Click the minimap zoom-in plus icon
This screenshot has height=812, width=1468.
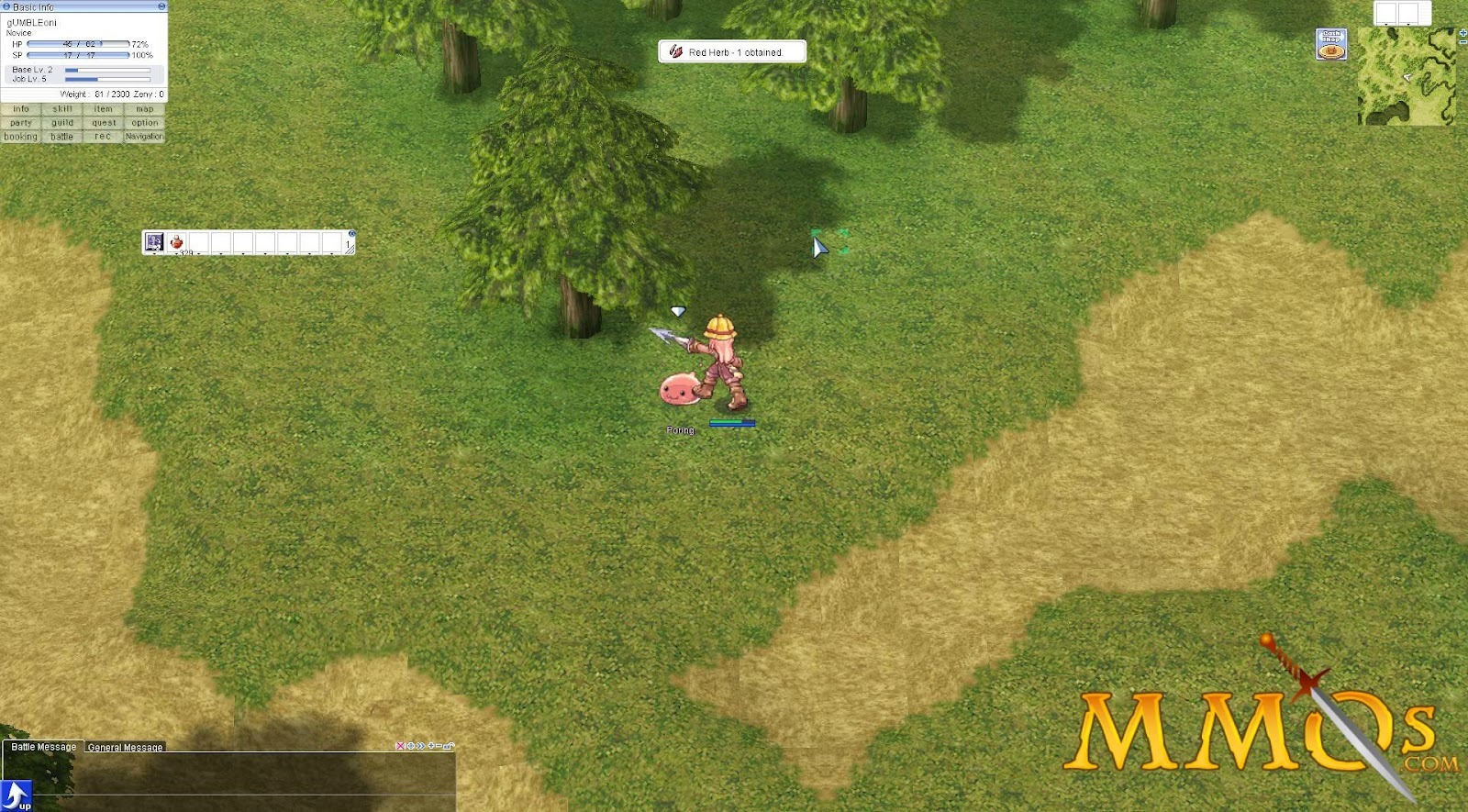[x=1462, y=35]
